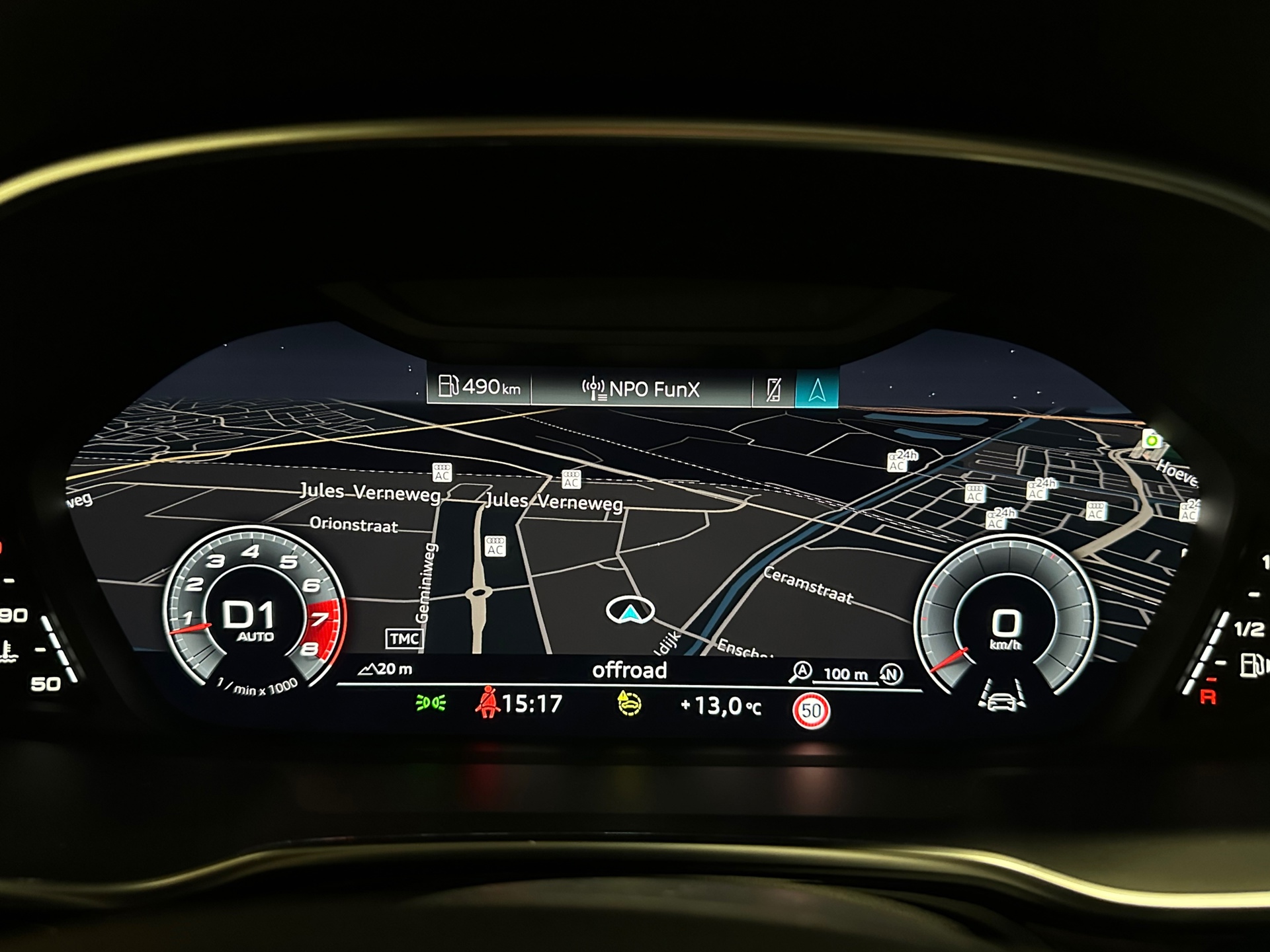The image size is (1270, 952).
Task: Open the phone tab
Action: point(773,389)
